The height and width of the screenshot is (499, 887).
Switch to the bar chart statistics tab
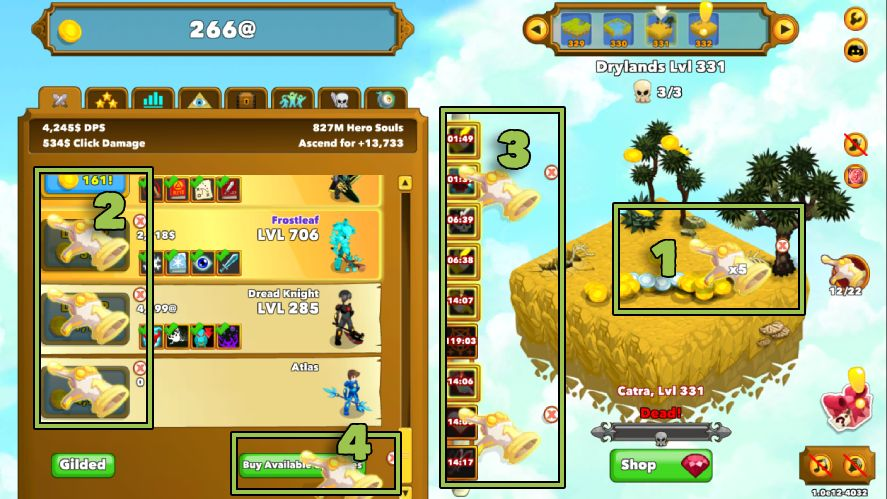[152, 100]
